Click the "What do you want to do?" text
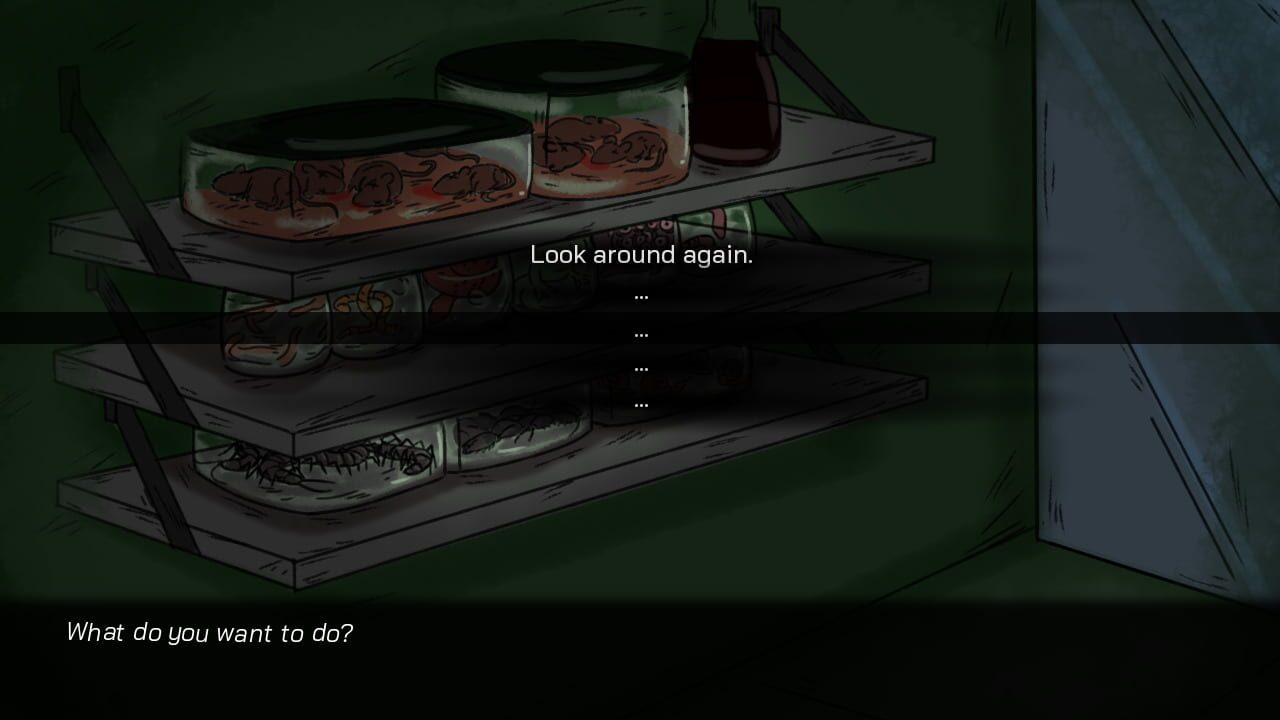 [209, 633]
